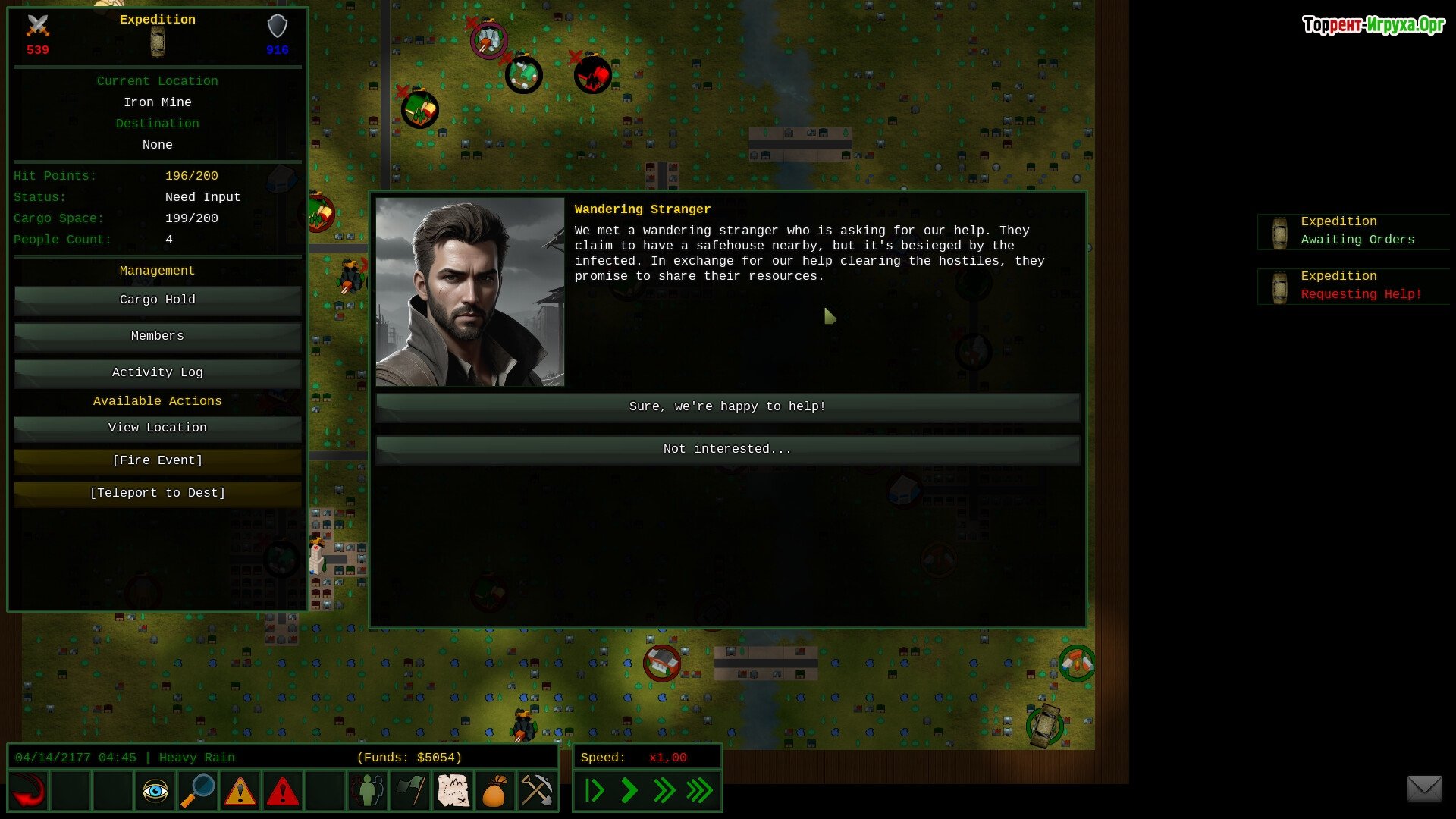Accept with "Sure, we're happy to help!"
Screen dimensions: 1456x819
pos(727,407)
